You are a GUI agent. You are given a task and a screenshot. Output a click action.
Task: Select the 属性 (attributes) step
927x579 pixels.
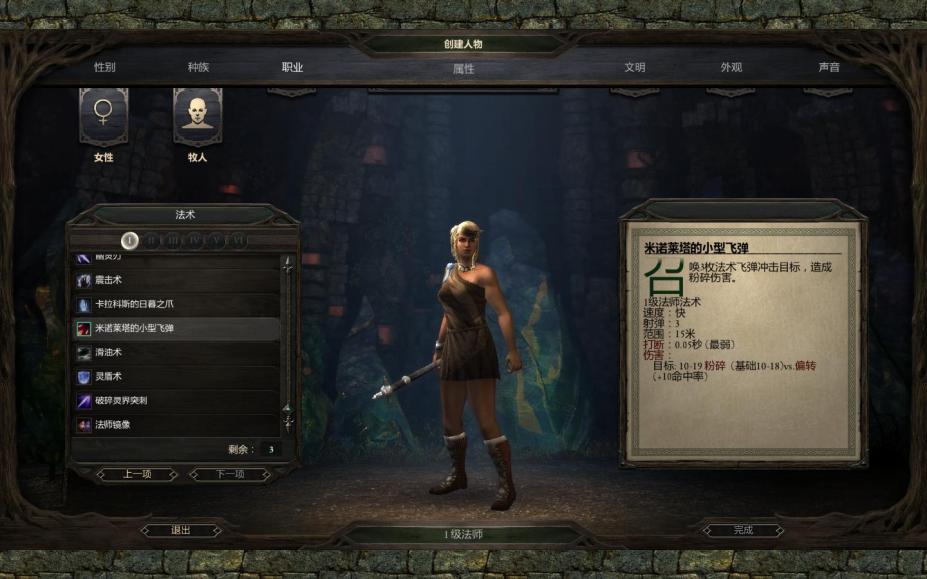point(463,69)
